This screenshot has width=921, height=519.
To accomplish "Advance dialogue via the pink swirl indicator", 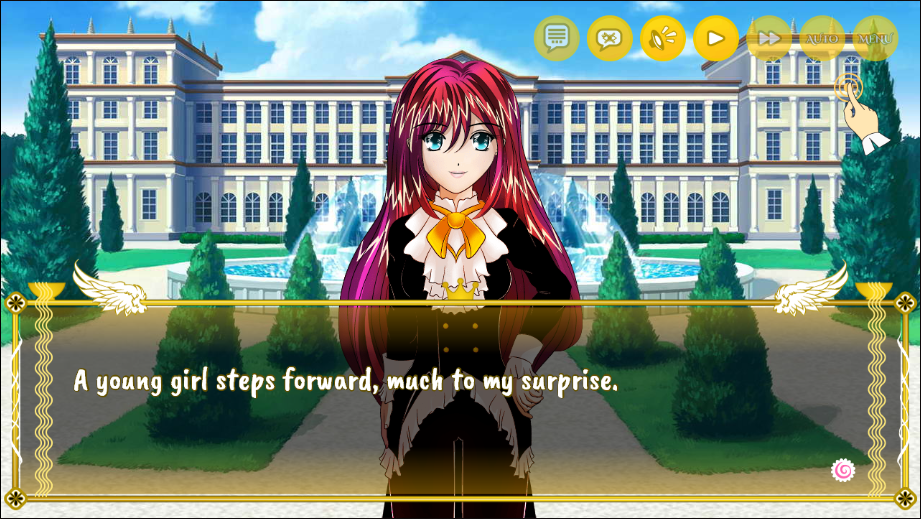I will point(843,469).
